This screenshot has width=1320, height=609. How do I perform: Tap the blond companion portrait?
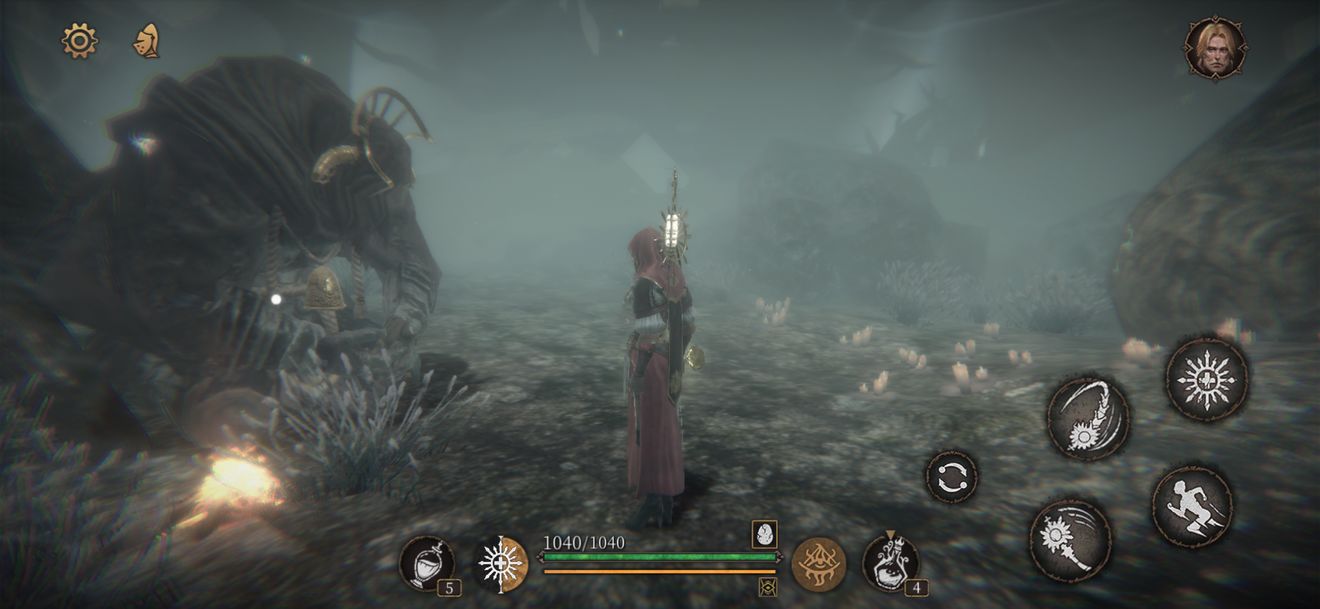(x=1214, y=47)
